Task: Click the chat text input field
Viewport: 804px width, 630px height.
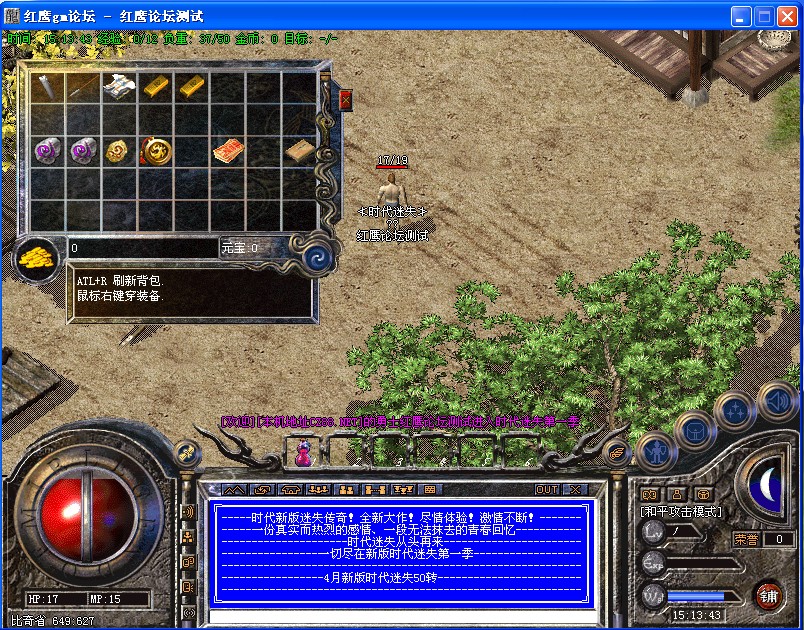Action: pyautogui.click(x=400, y=615)
